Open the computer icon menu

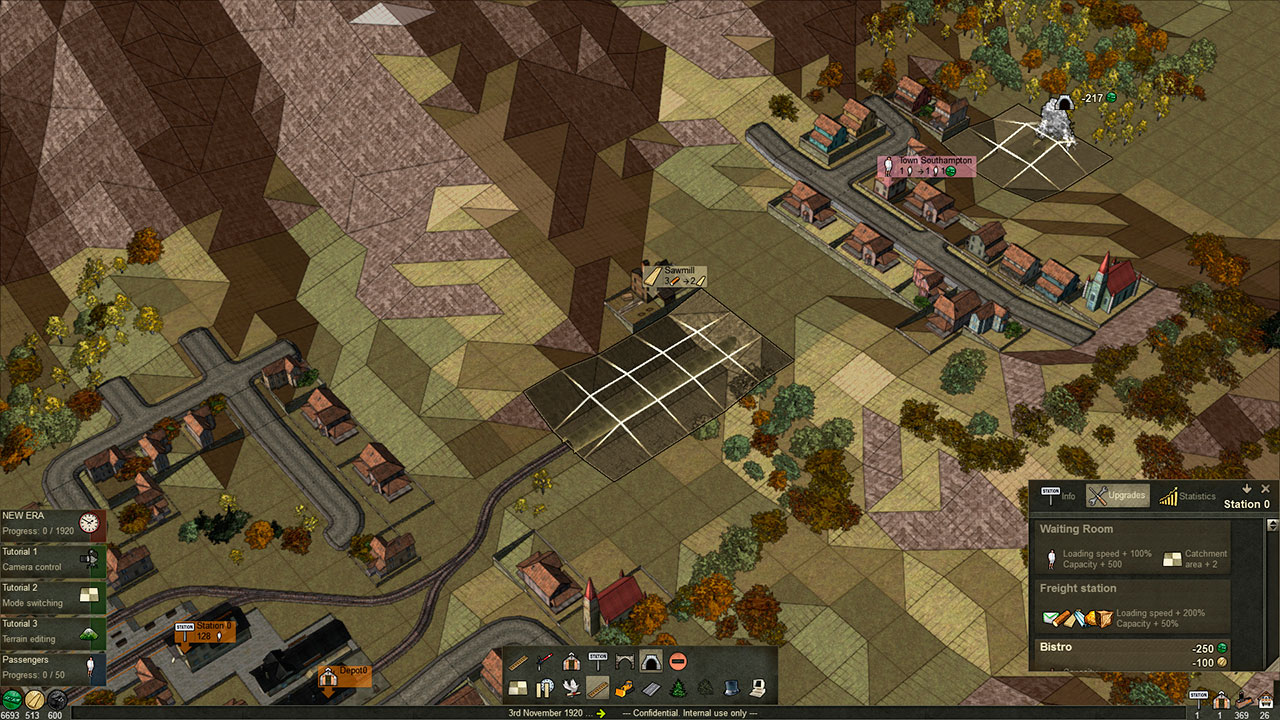[x=757, y=687]
